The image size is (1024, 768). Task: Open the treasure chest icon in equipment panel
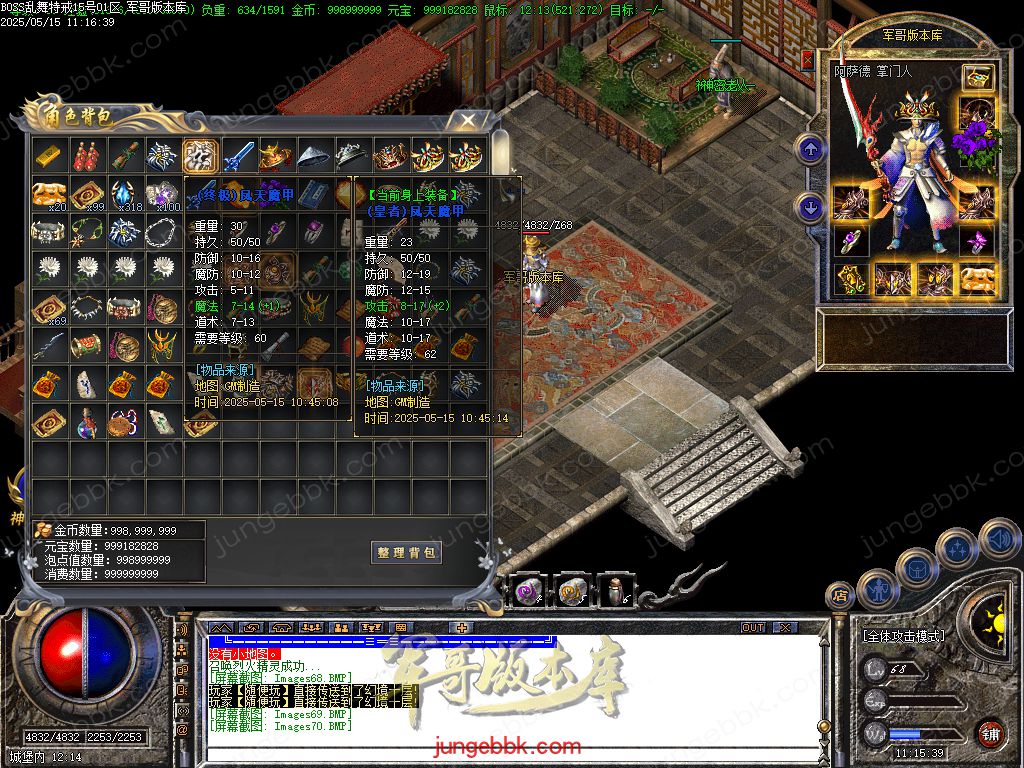[977, 77]
